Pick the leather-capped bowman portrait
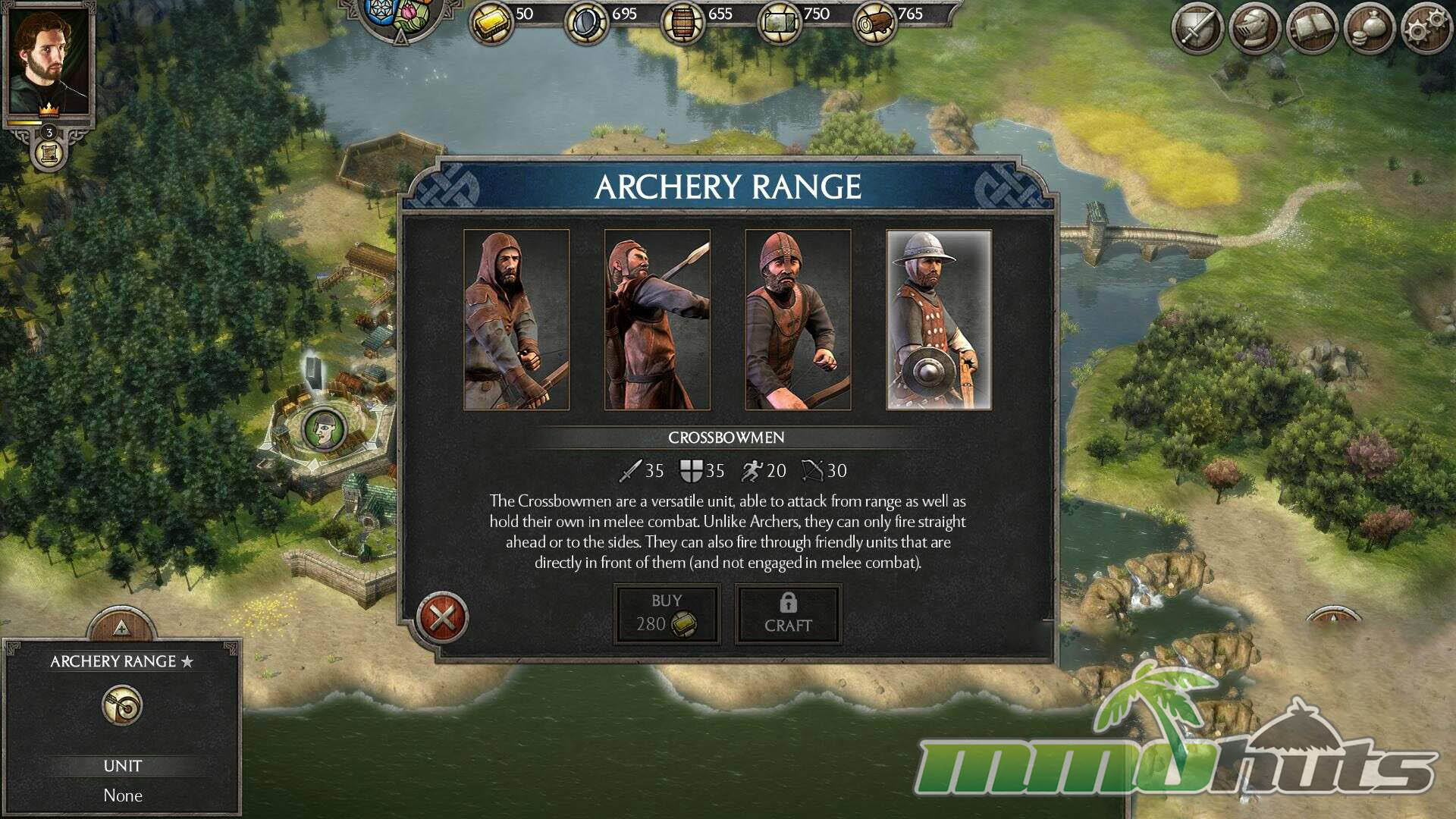 coord(798,319)
